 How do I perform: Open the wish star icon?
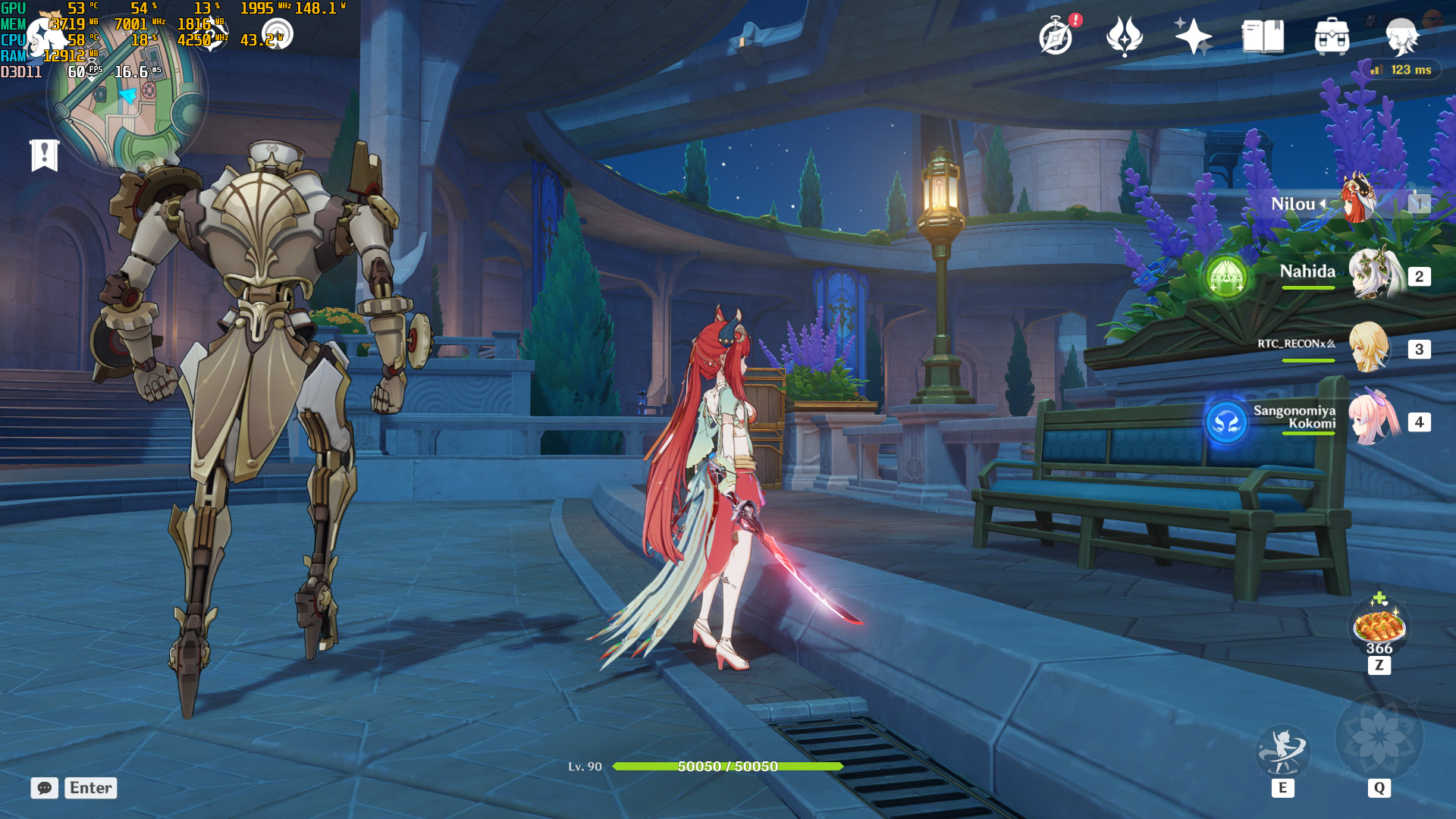1193,36
